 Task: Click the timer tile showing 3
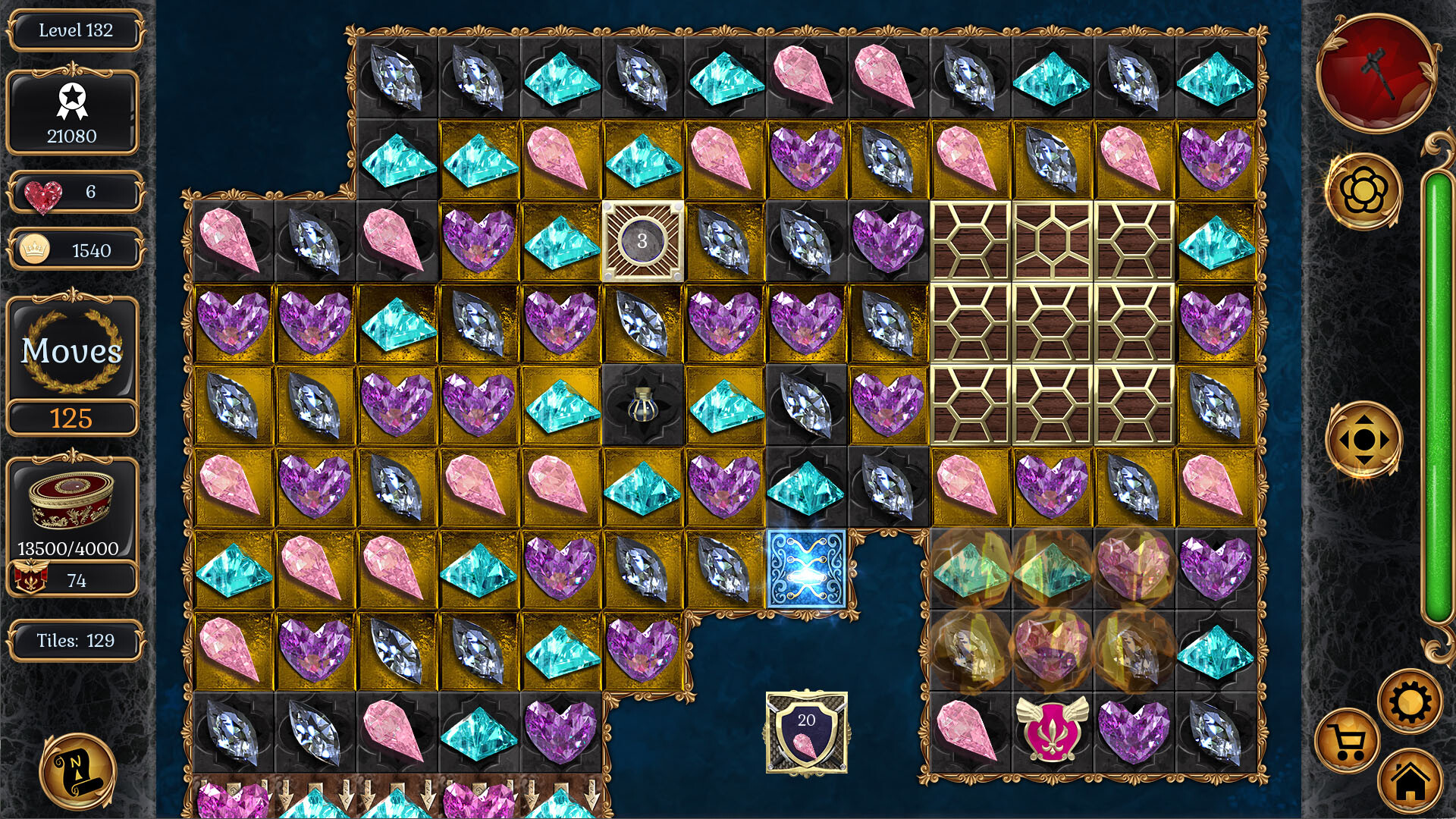642,241
